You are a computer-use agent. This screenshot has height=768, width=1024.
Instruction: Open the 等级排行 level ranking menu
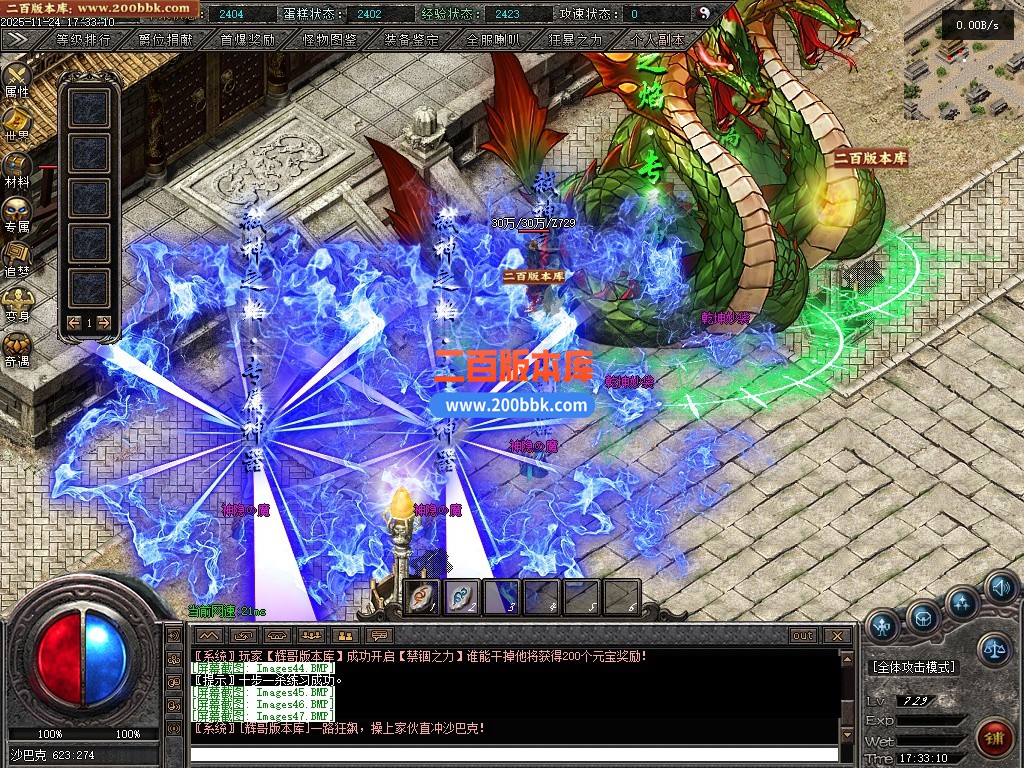[83, 40]
